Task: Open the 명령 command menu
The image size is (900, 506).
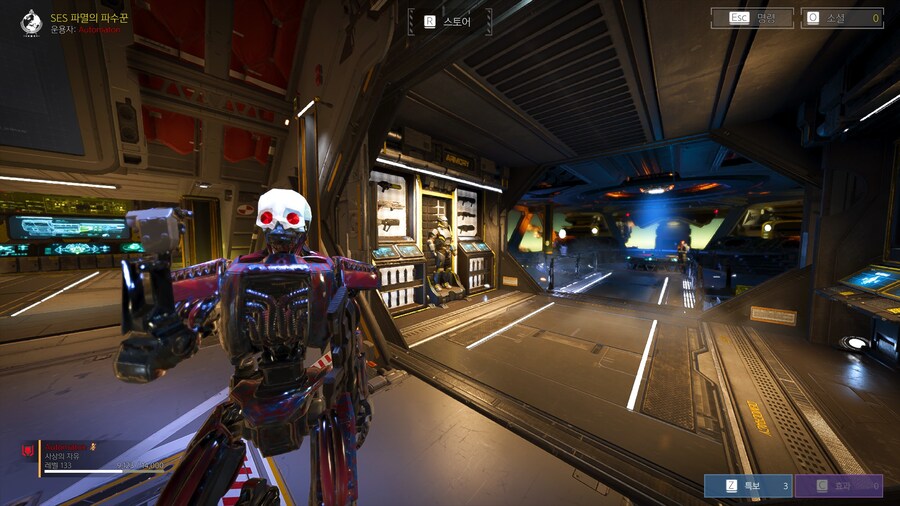Action: 752,18
